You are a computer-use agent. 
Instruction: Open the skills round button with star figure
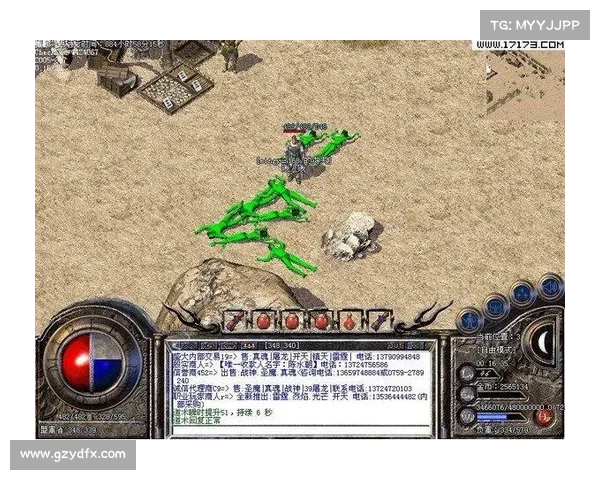pyautogui.click(x=522, y=294)
